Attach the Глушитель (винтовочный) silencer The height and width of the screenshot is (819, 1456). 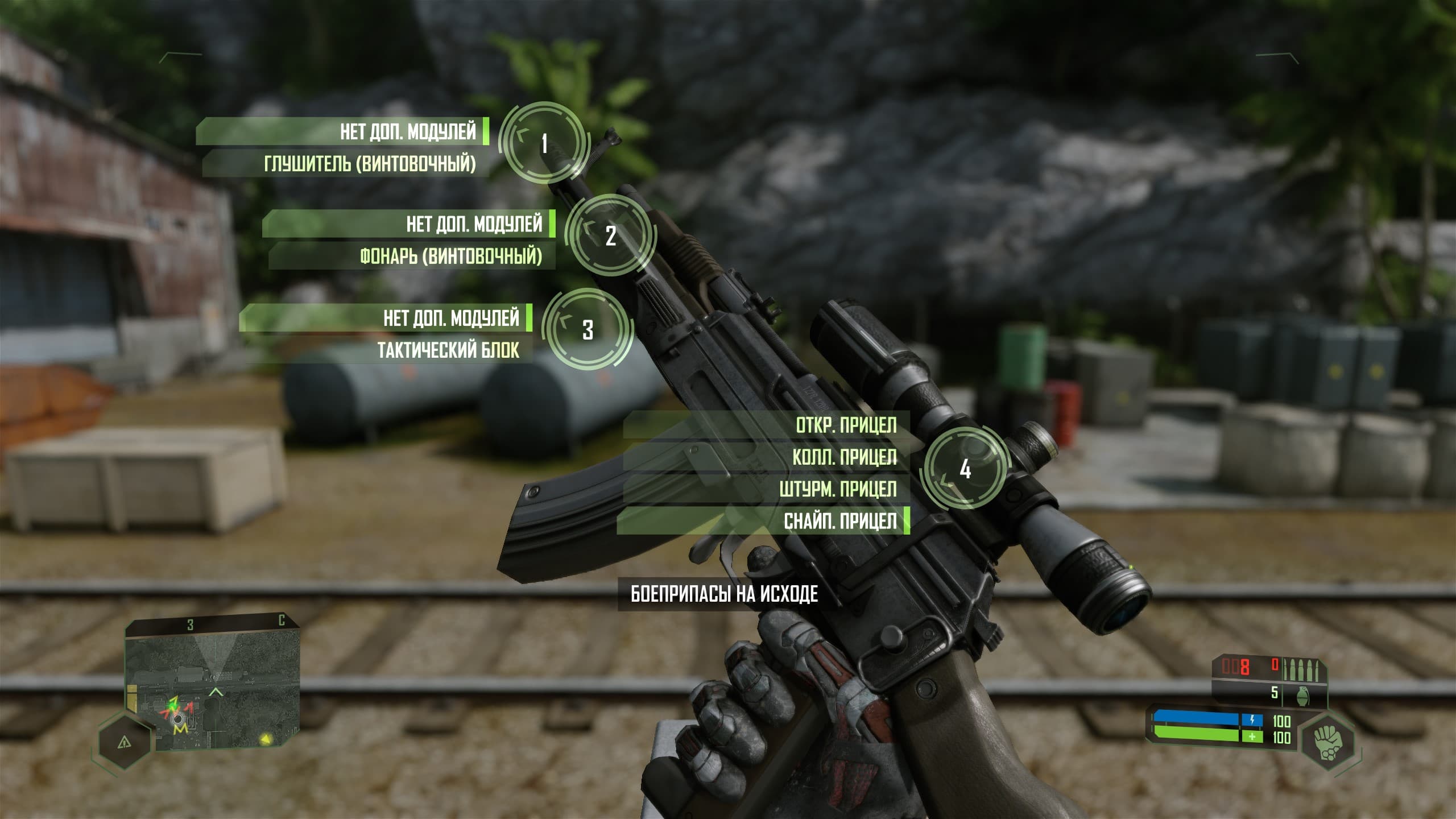coord(370,164)
